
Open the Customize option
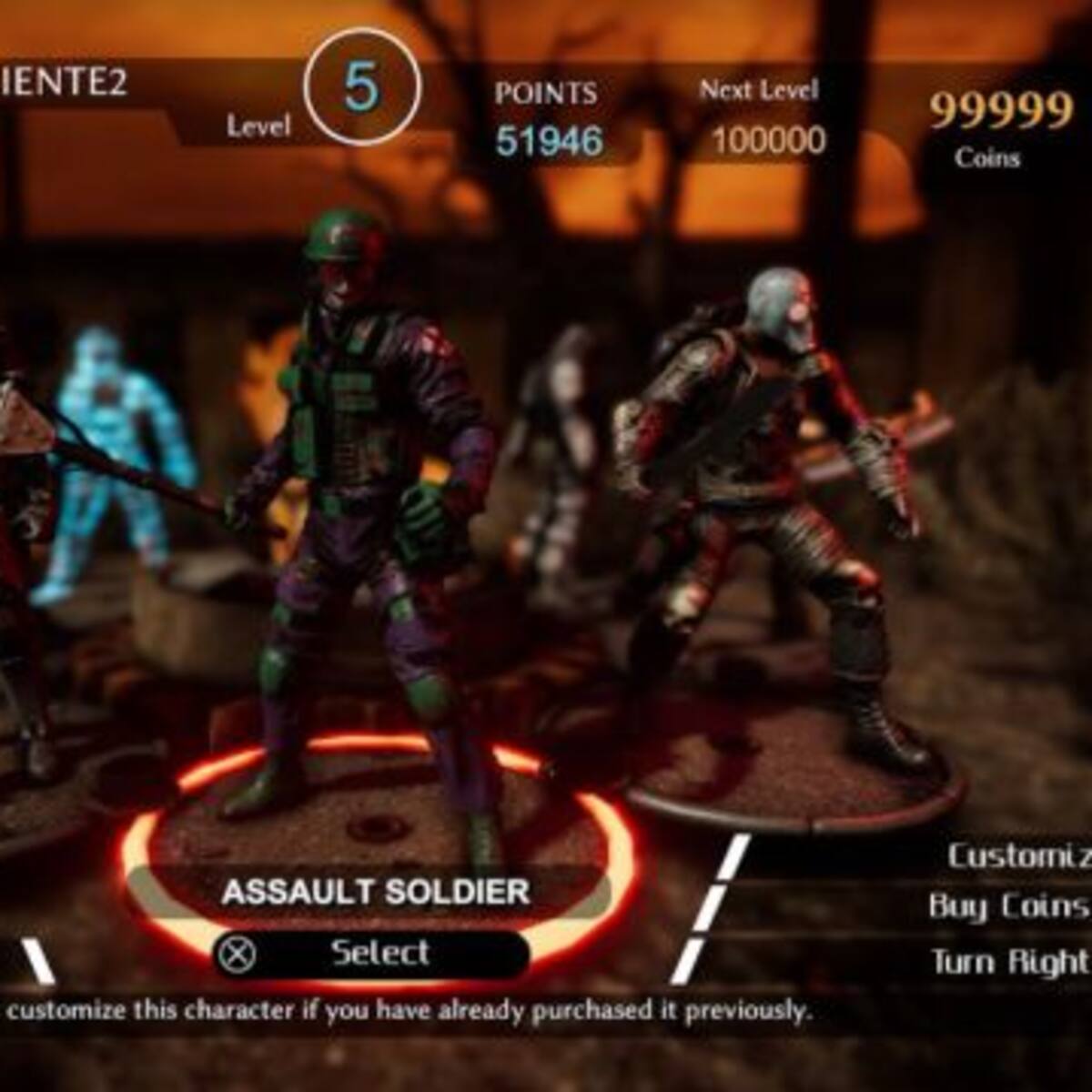click(1016, 856)
